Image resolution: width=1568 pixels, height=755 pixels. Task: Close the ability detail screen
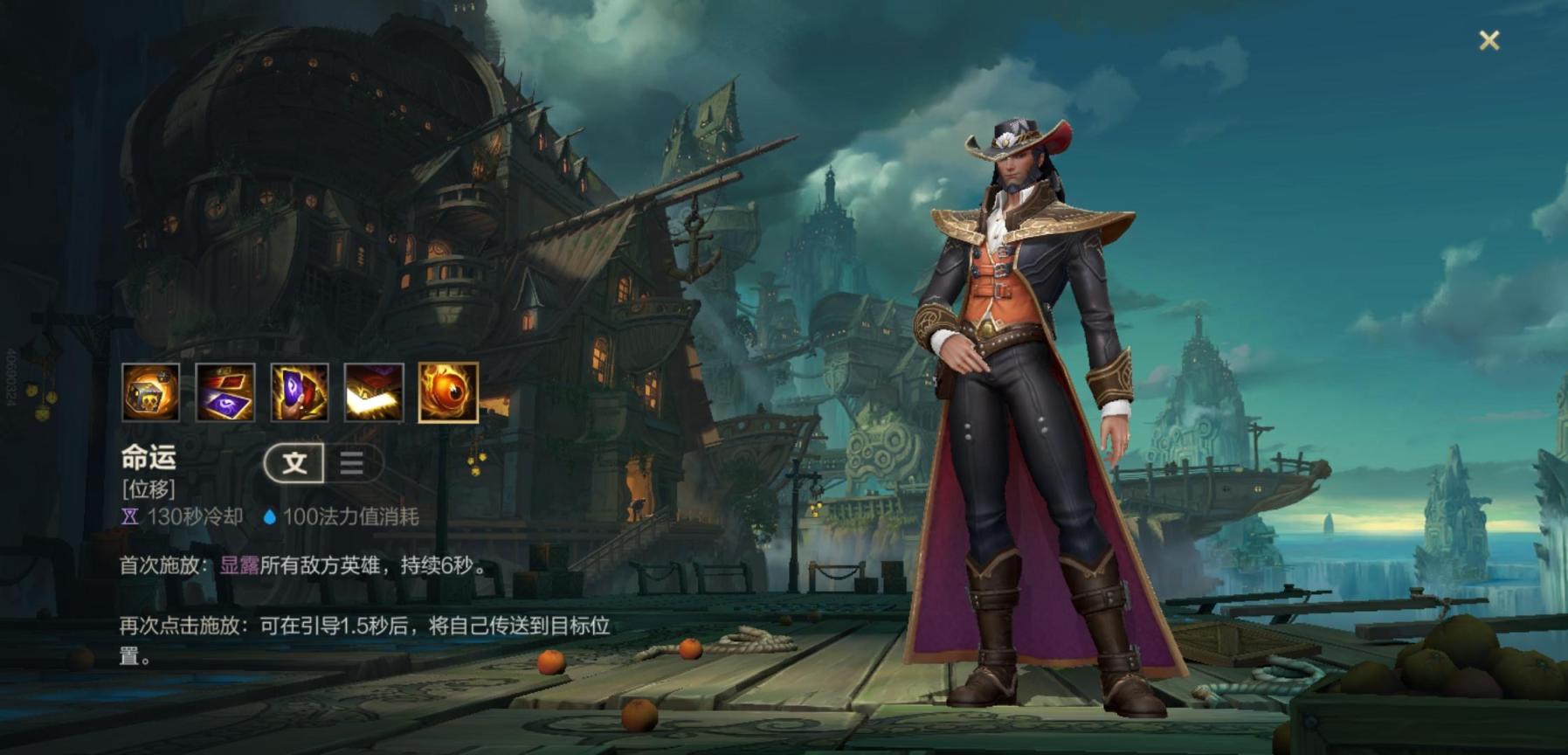1489,40
